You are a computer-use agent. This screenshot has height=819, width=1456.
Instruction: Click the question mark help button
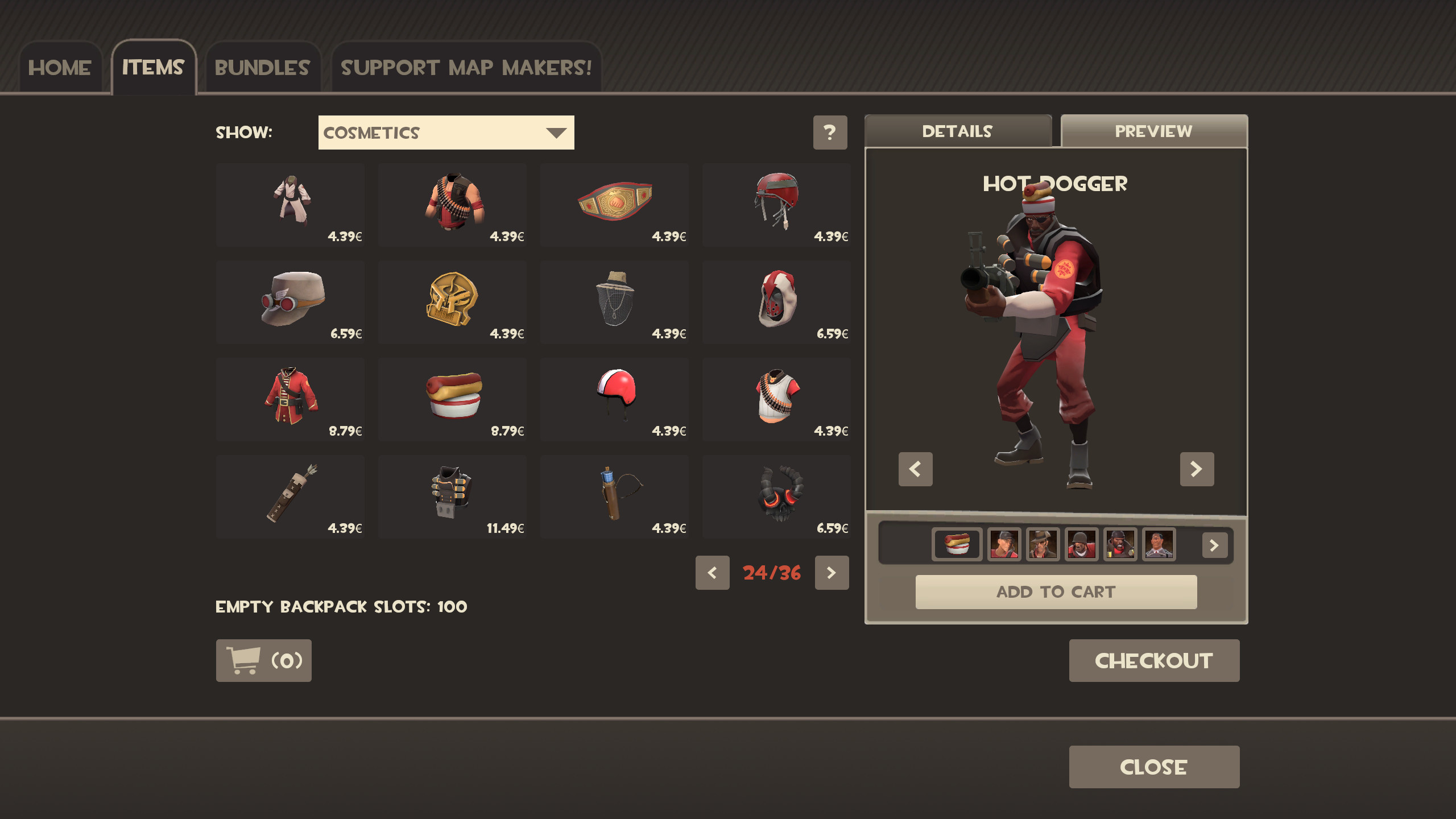pos(830,133)
